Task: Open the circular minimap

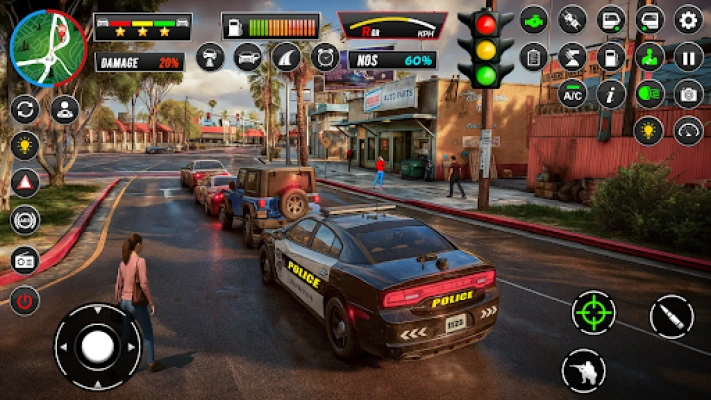Action: tap(48, 47)
